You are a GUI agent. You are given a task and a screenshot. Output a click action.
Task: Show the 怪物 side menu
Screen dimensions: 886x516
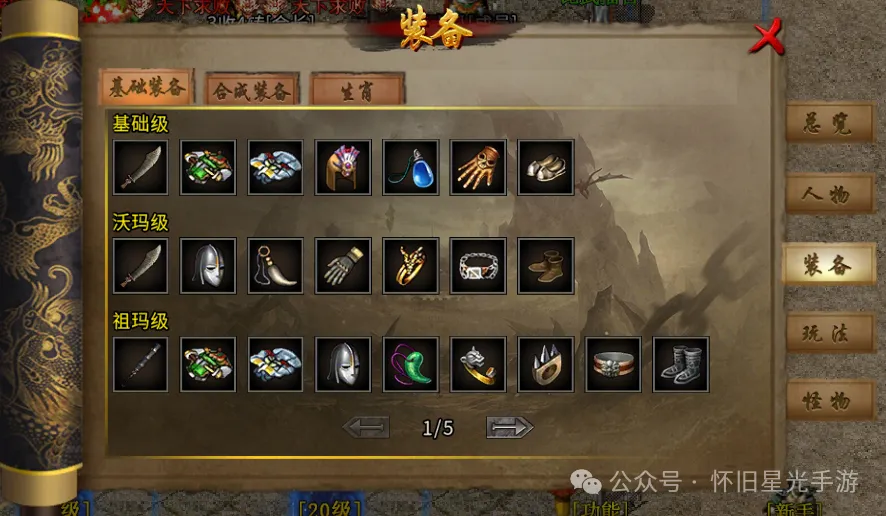[828, 401]
